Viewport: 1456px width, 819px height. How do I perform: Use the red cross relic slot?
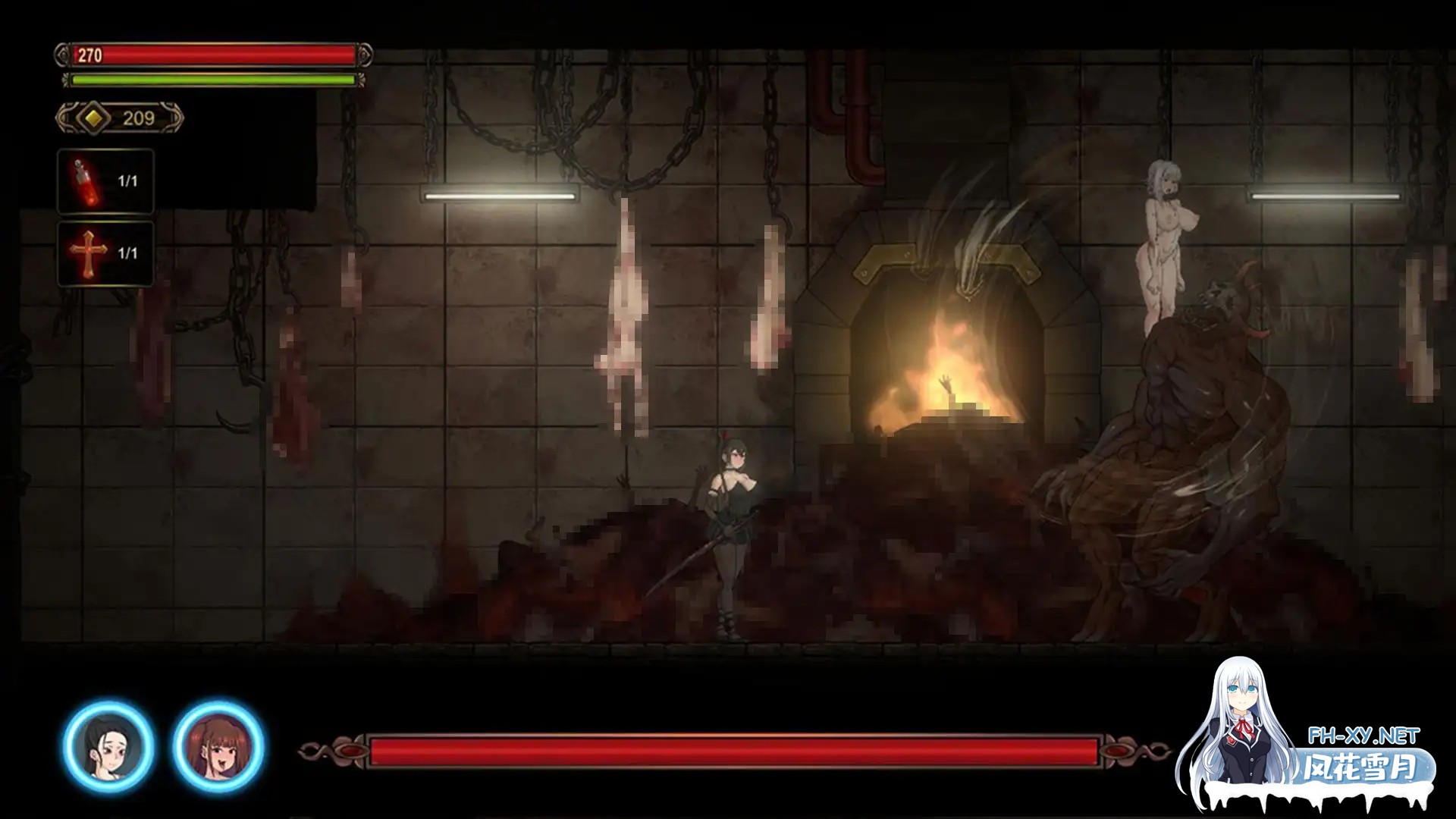(x=105, y=253)
